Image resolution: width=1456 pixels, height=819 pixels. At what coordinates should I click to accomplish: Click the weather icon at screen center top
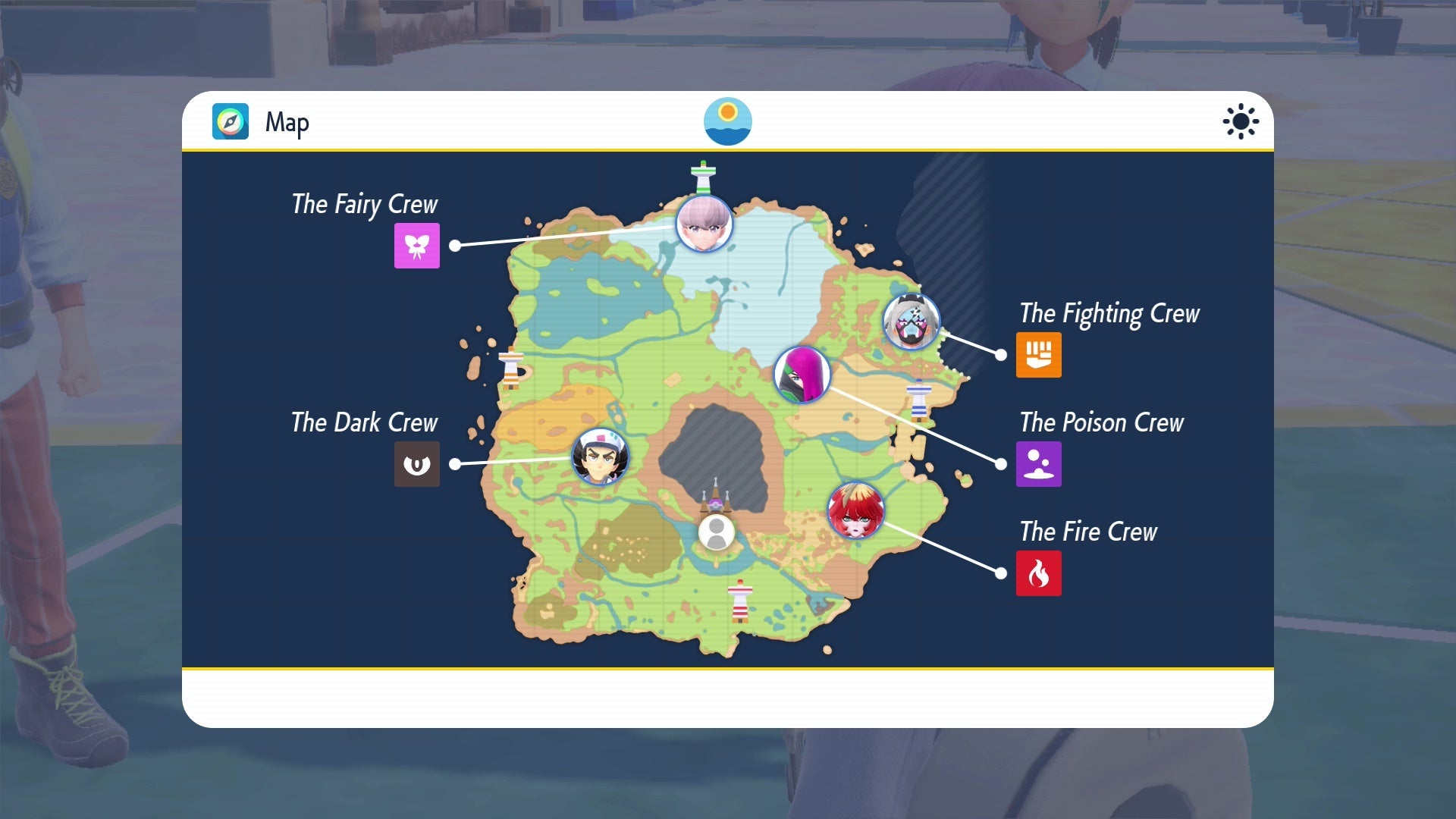pyautogui.click(x=728, y=121)
